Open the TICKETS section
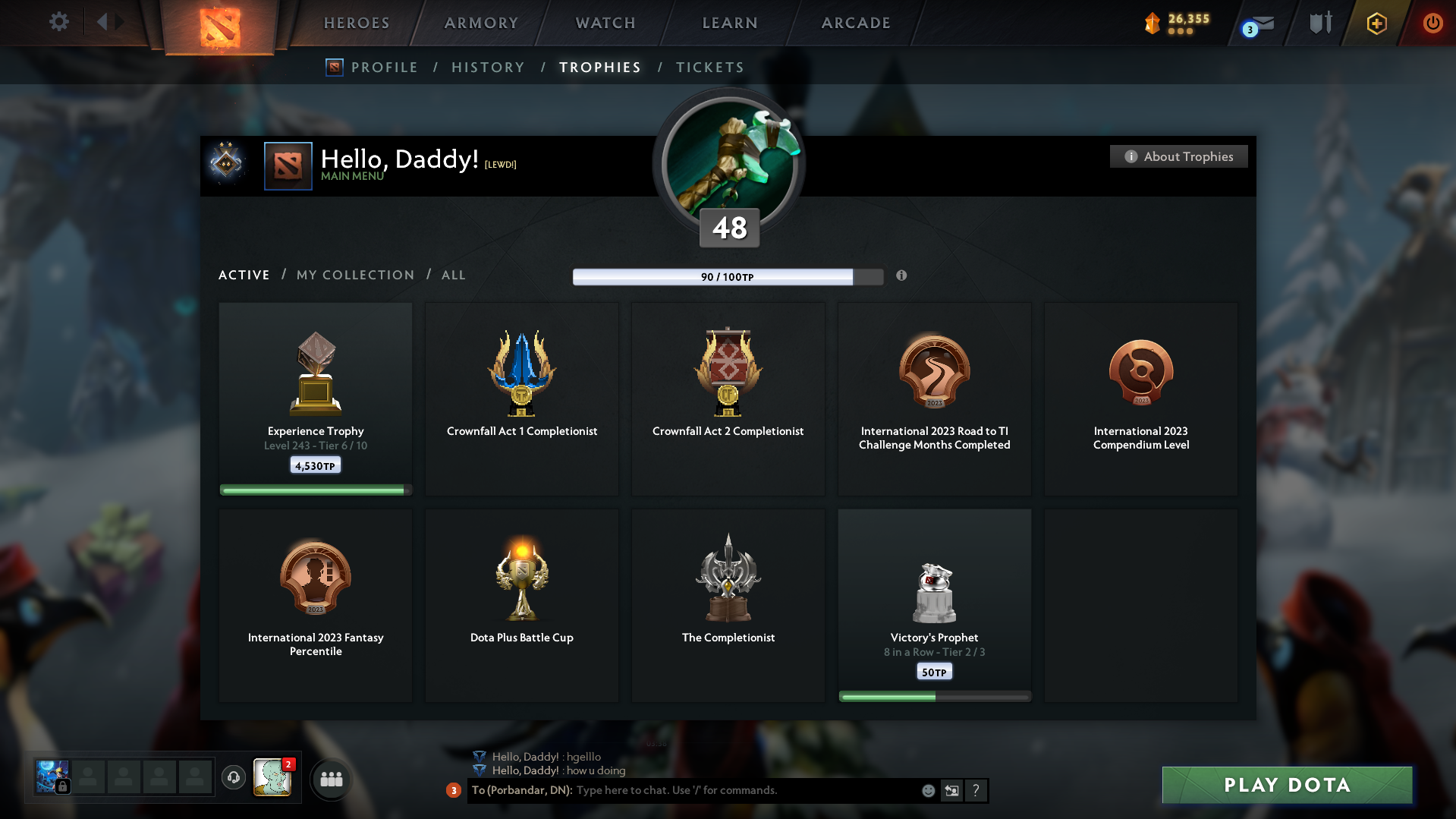 click(709, 67)
